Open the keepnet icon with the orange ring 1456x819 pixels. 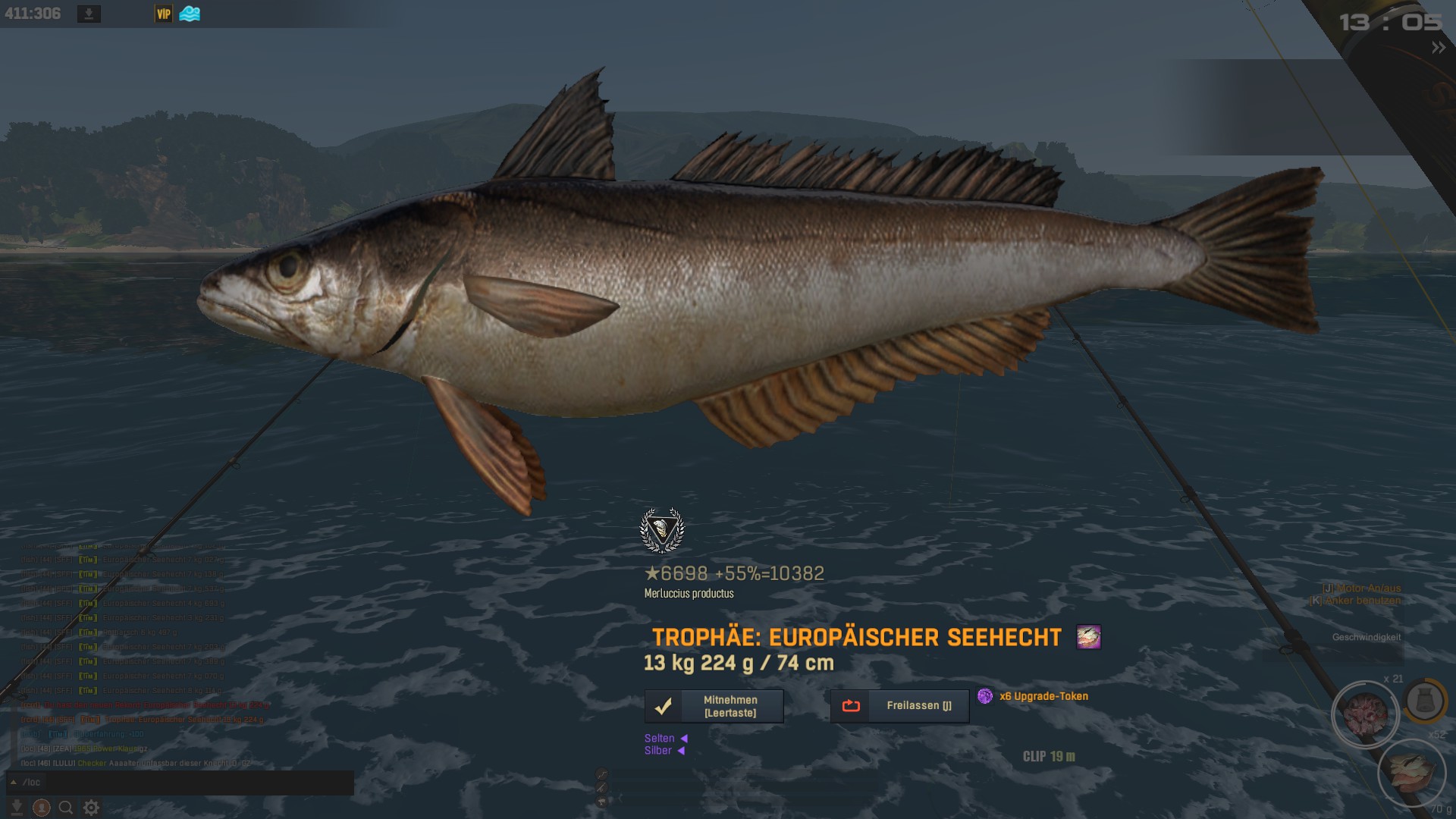click(1424, 701)
